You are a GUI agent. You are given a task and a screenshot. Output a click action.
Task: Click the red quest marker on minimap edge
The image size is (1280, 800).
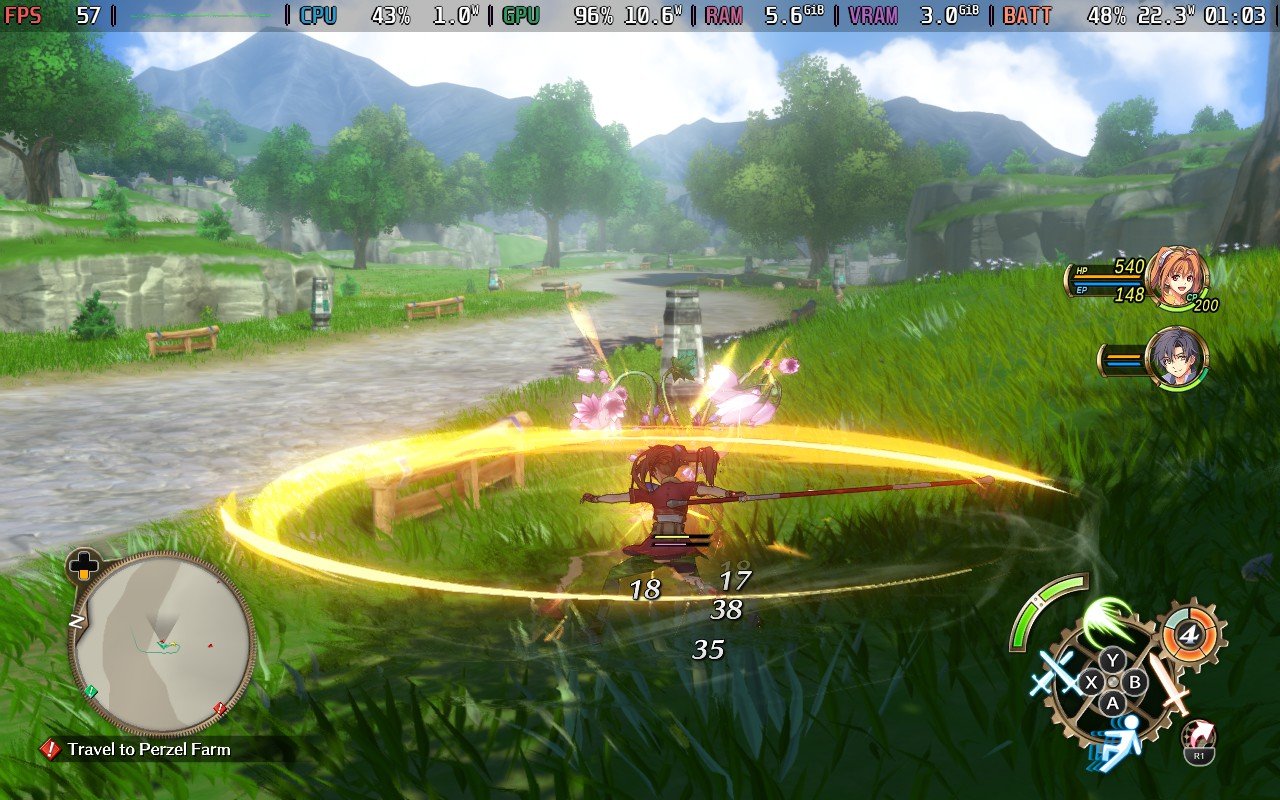coord(220,708)
